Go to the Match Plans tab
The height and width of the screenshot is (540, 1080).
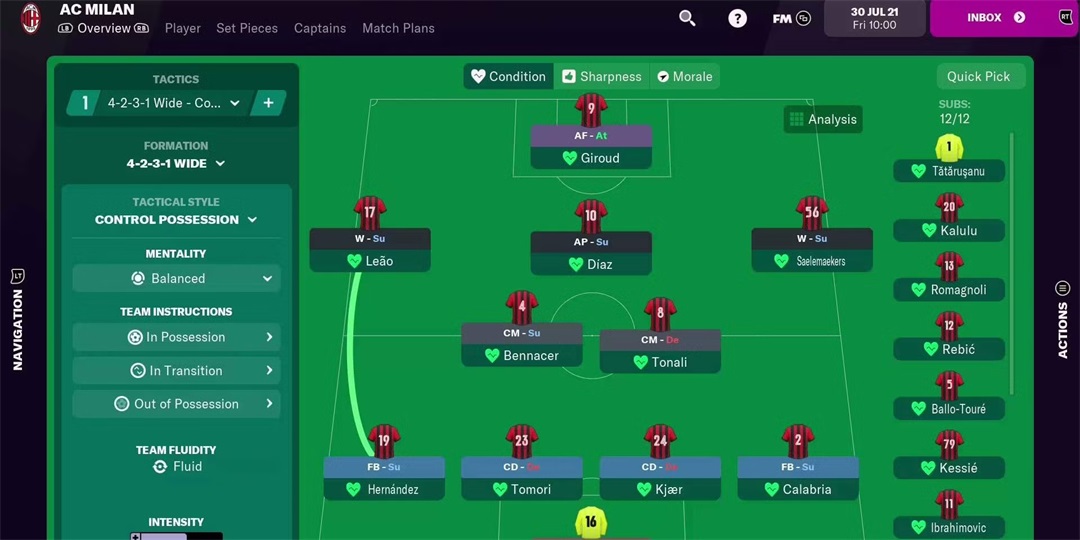coord(398,28)
